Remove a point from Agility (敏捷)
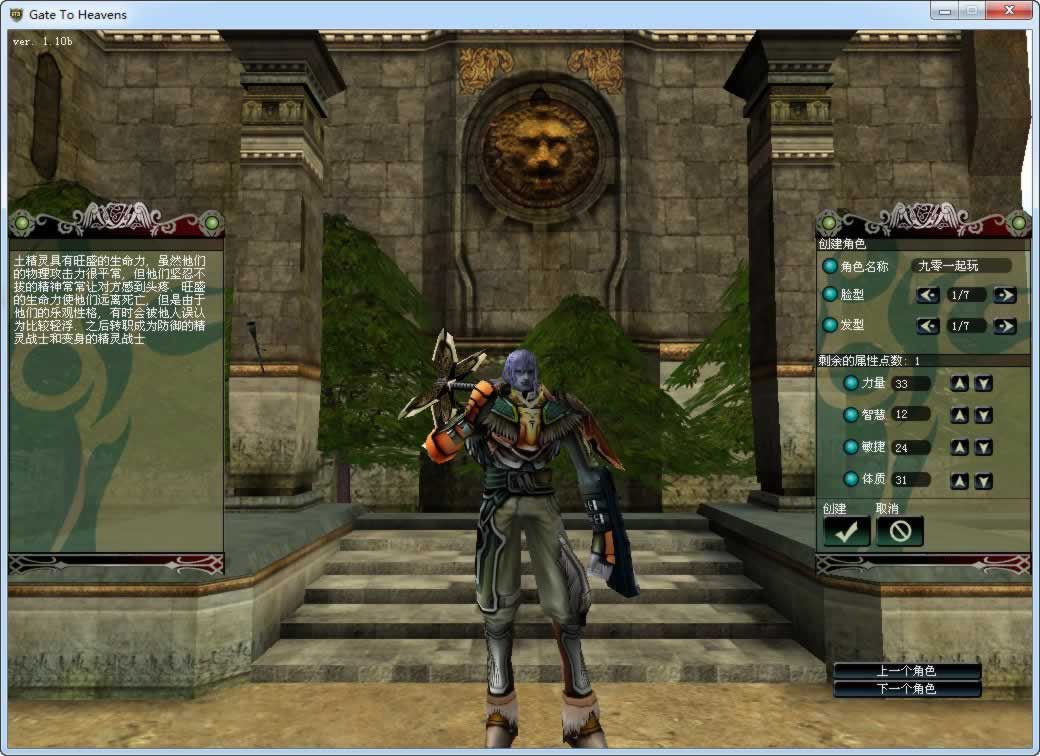This screenshot has height=756, width=1040. coord(983,448)
